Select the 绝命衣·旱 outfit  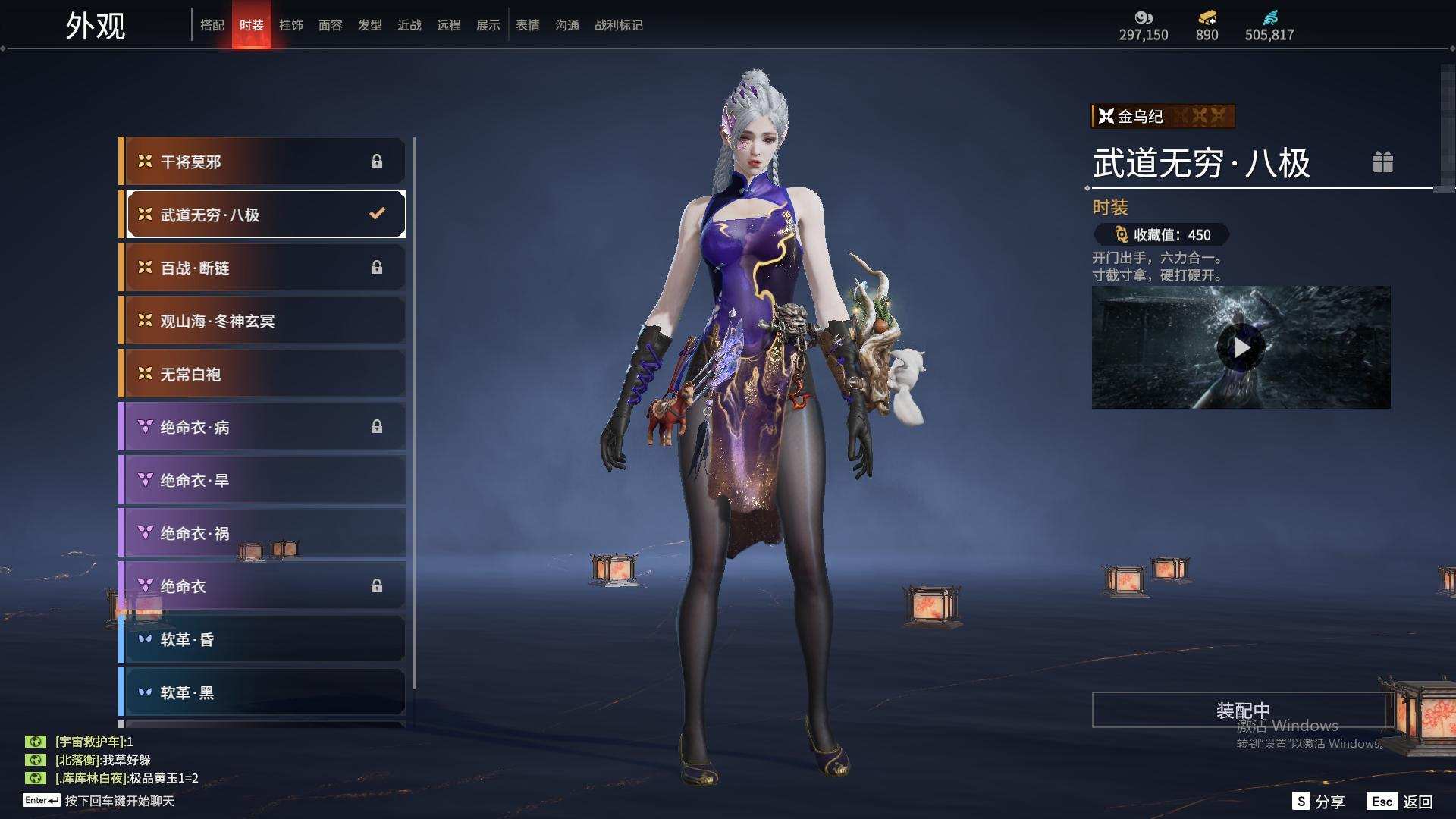tap(264, 480)
